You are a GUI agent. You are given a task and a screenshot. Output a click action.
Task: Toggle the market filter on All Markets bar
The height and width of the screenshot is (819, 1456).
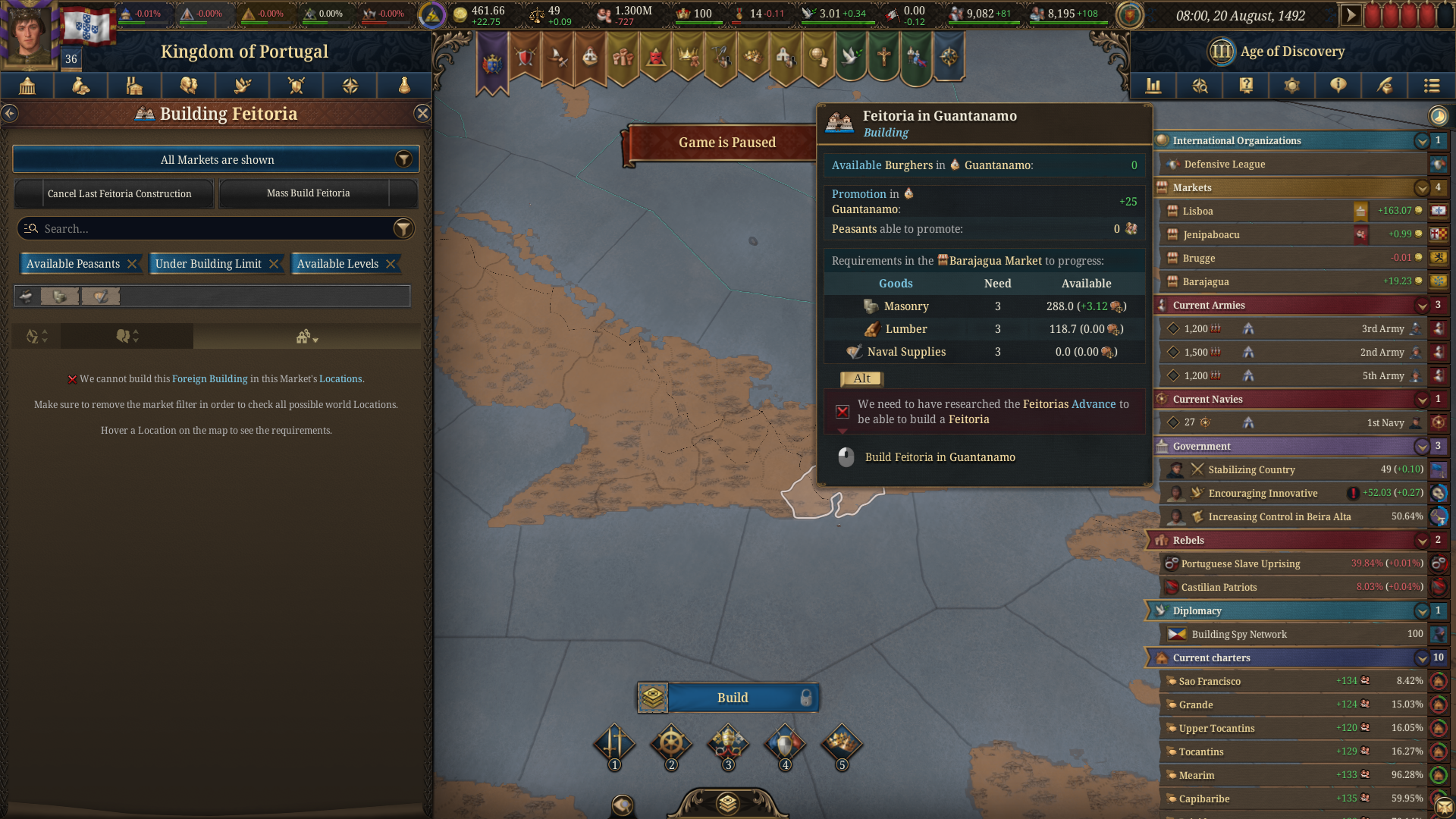click(x=404, y=159)
